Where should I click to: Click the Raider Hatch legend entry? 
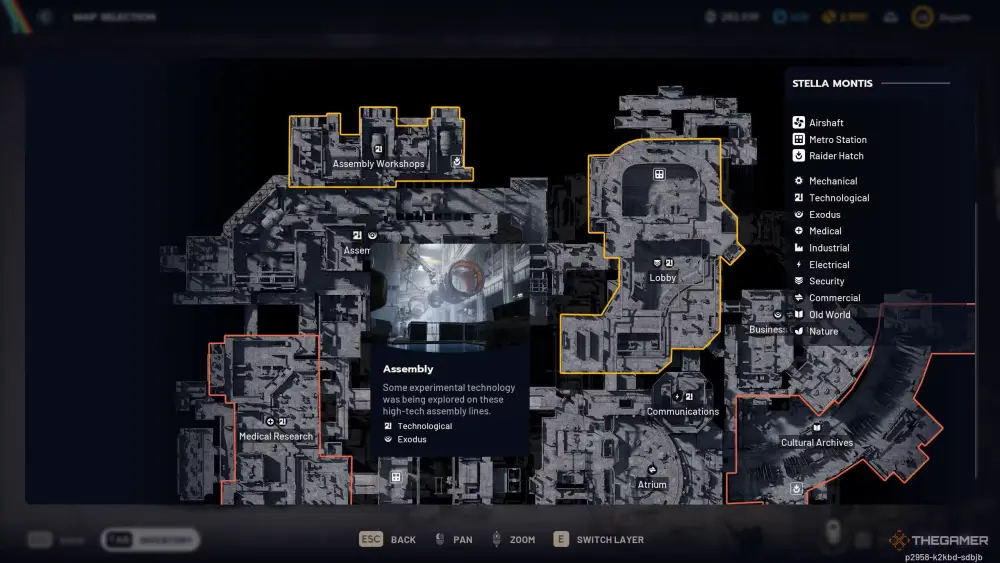pos(836,156)
